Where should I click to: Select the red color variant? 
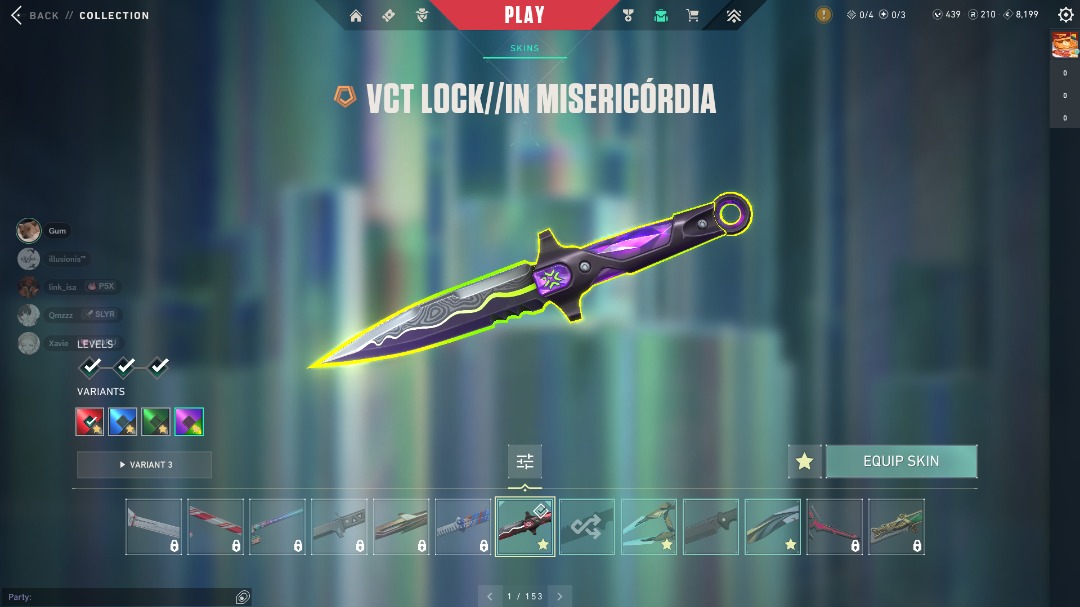[90, 422]
